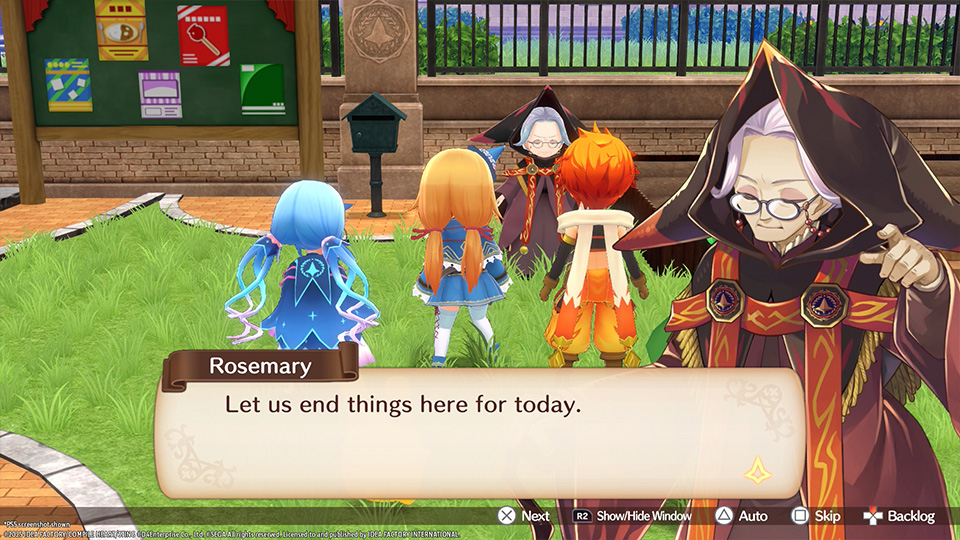The width and height of the screenshot is (960, 540).
Task: Click the golden continue arrow in the dialogue box
Action: (x=757, y=469)
